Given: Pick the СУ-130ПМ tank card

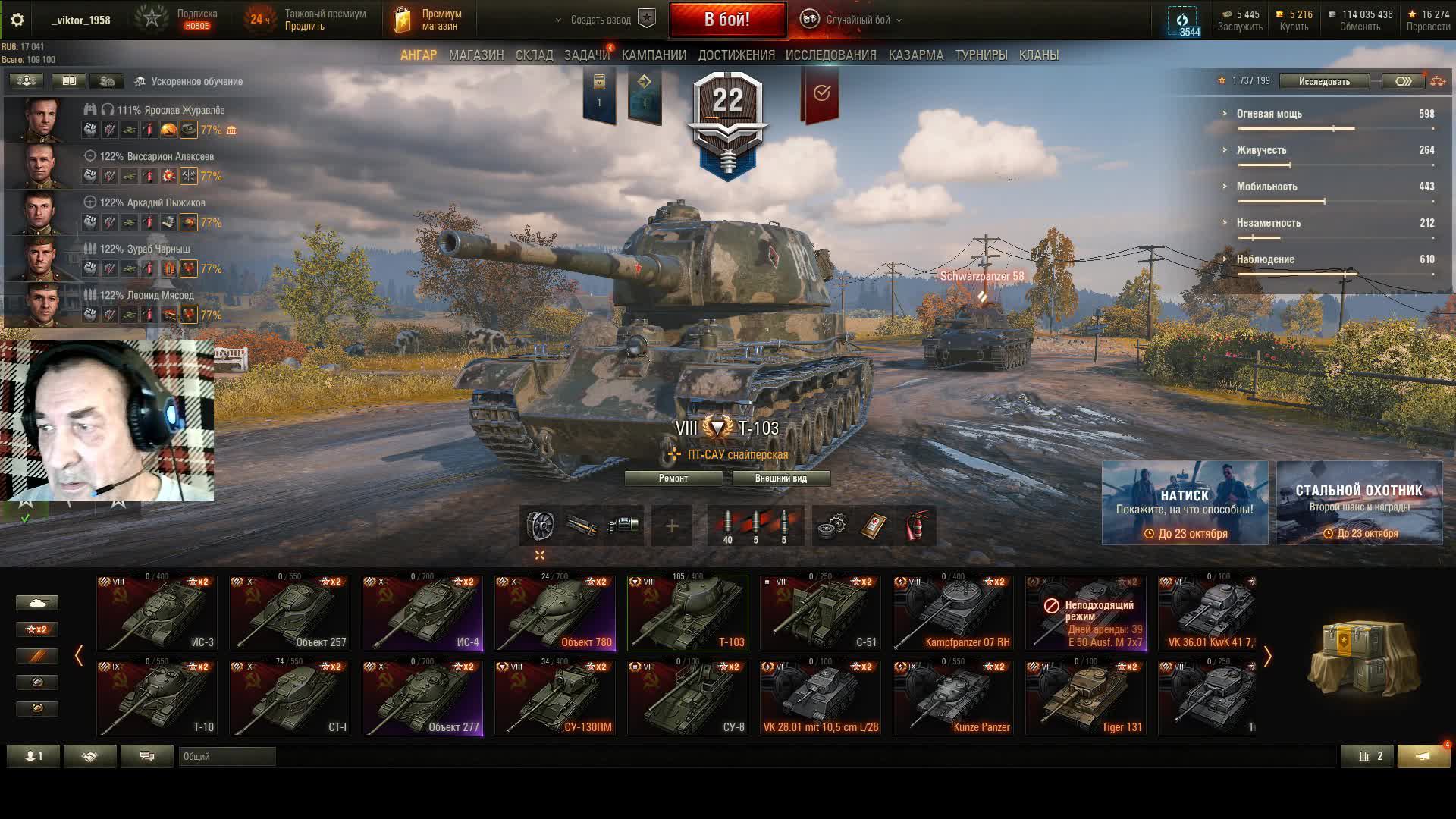Looking at the screenshot, I should click(555, 698).
